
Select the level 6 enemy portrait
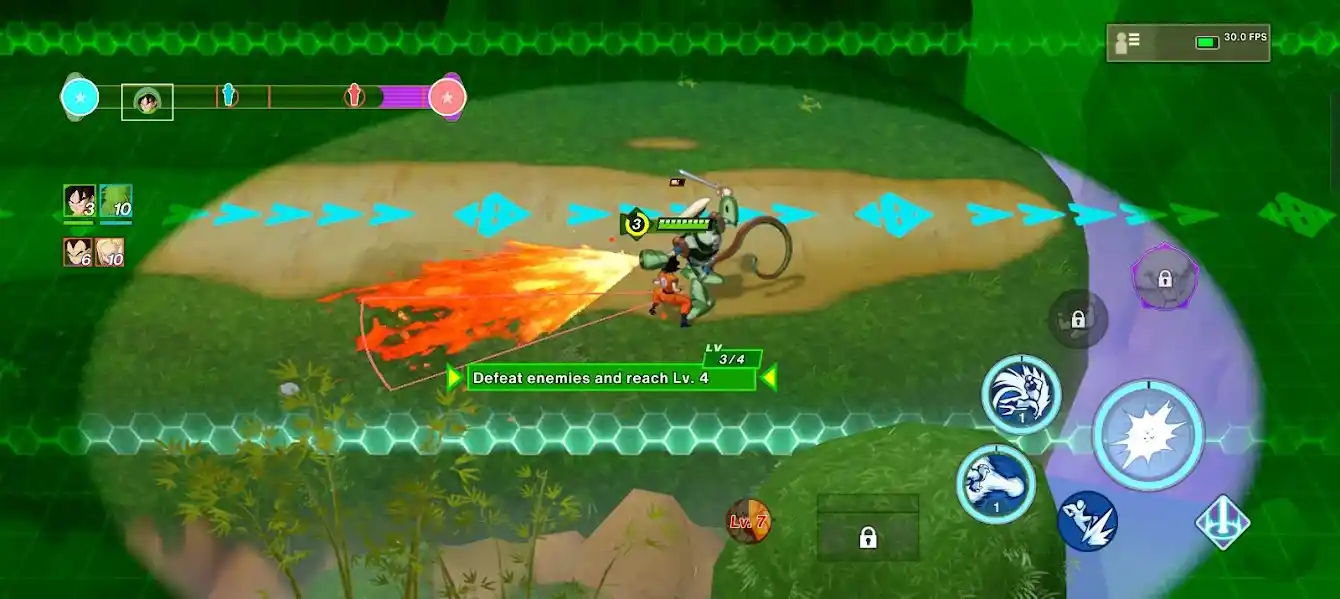78,252
